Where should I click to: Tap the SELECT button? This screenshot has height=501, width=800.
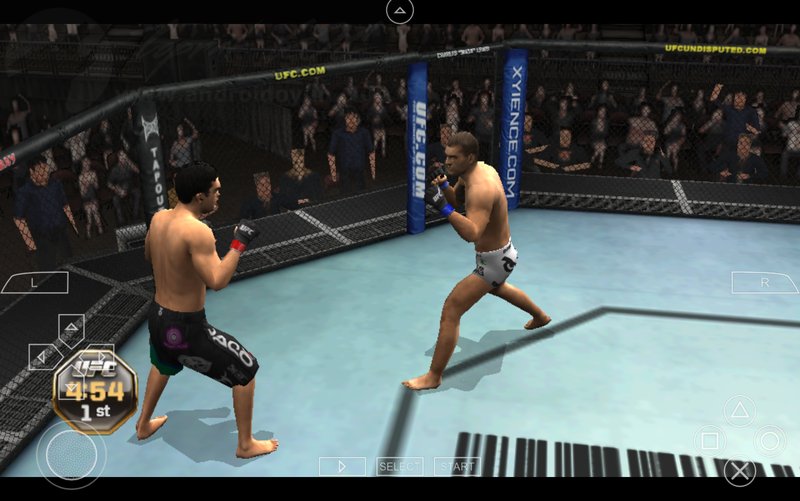[399, 466]
